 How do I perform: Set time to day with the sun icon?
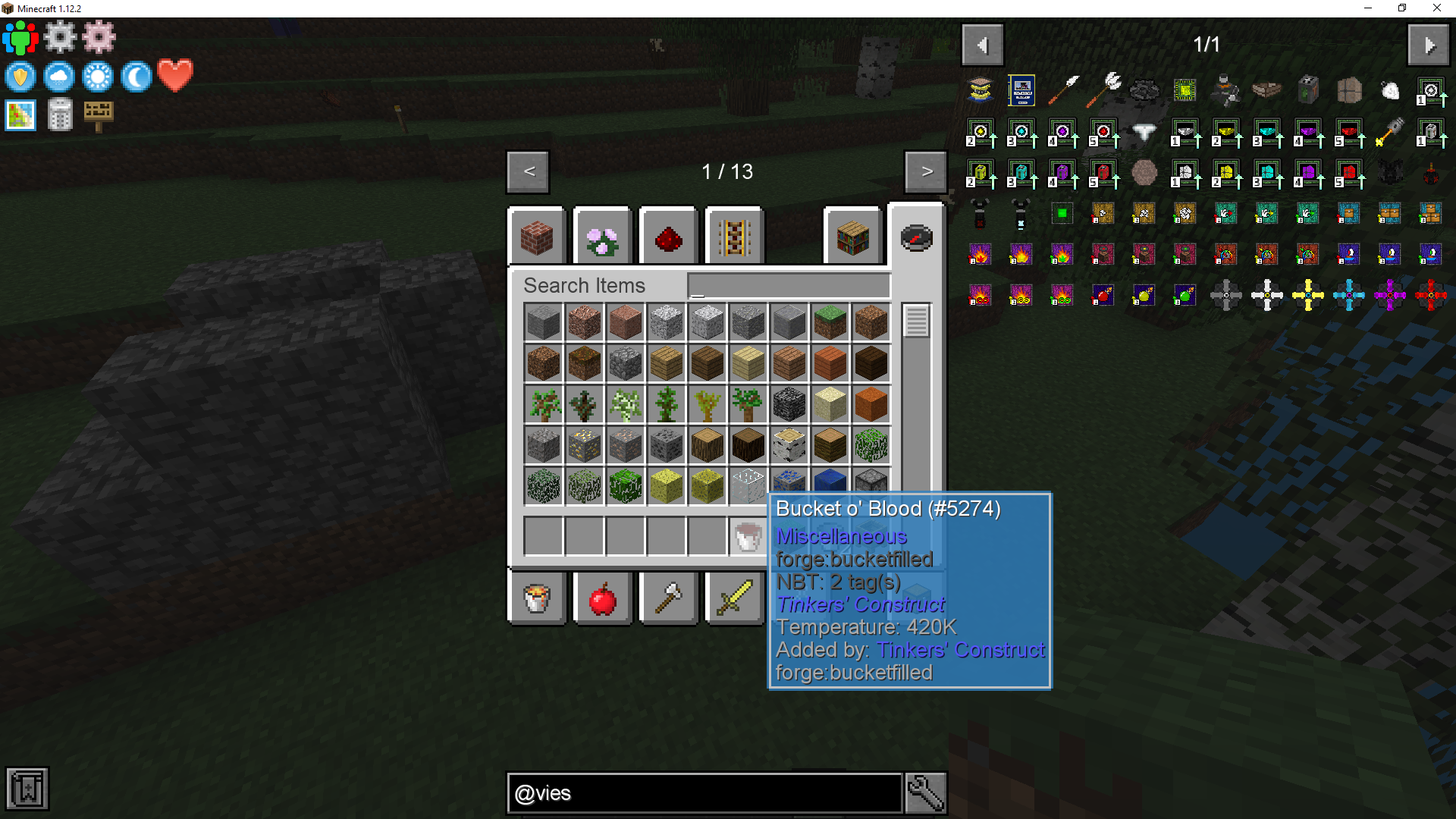click(98, 77)
